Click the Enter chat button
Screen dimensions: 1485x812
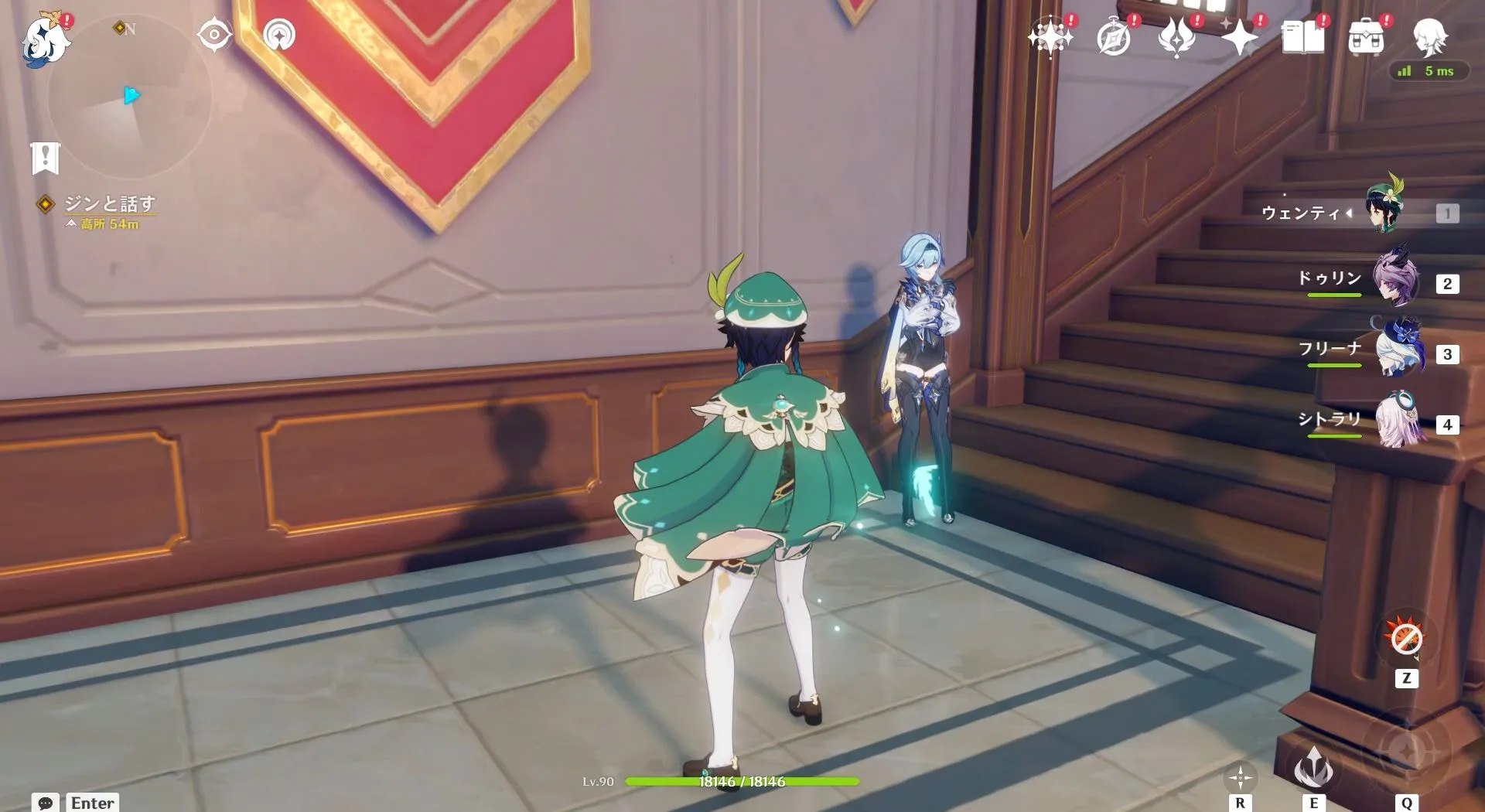coord(90,803)
